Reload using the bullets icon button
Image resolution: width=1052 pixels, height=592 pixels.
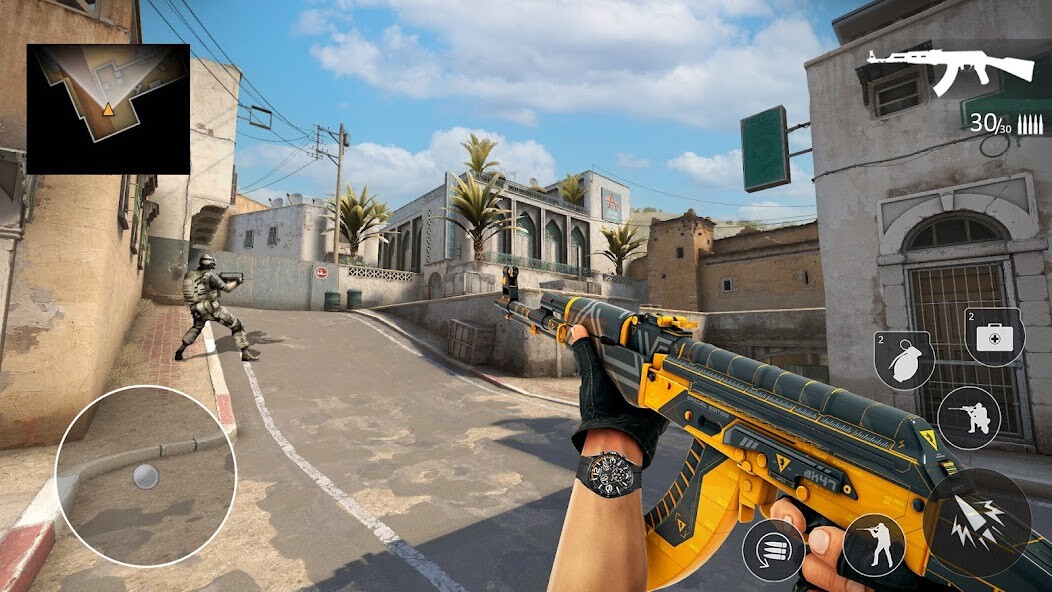click(773, 550)
